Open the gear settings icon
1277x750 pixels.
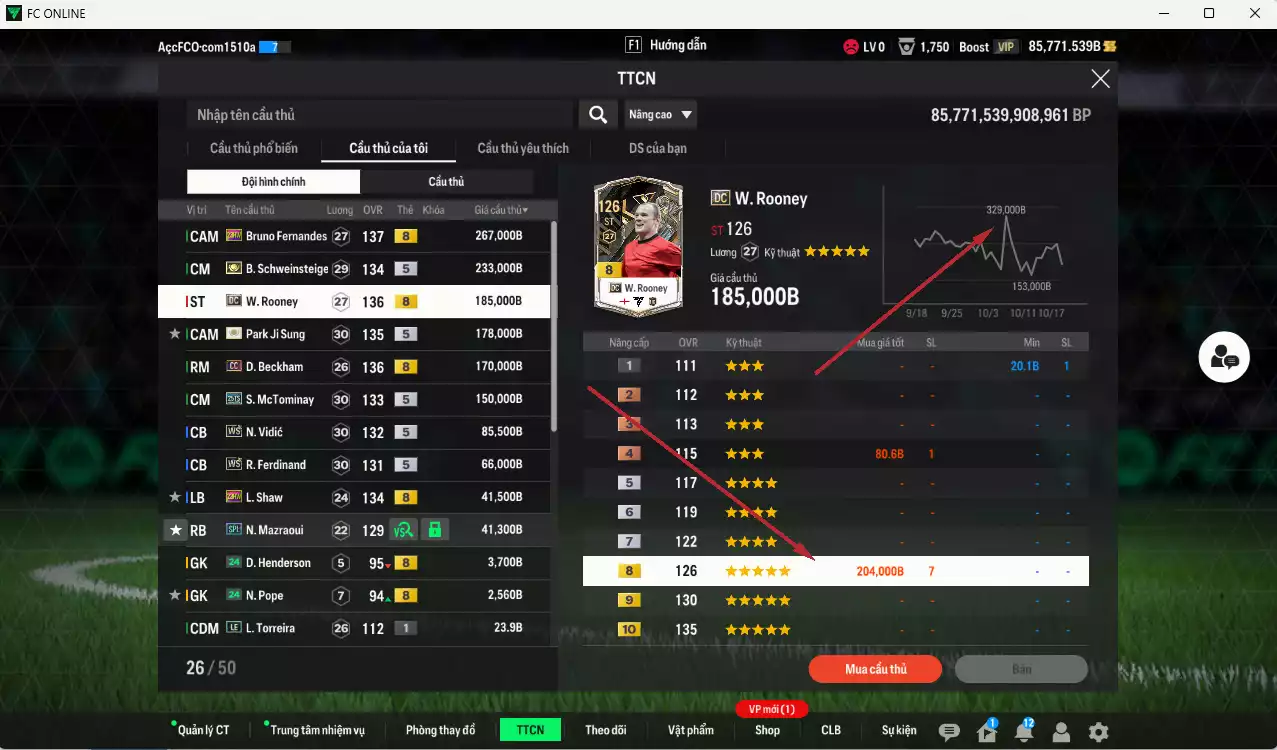pos(1098,732)
